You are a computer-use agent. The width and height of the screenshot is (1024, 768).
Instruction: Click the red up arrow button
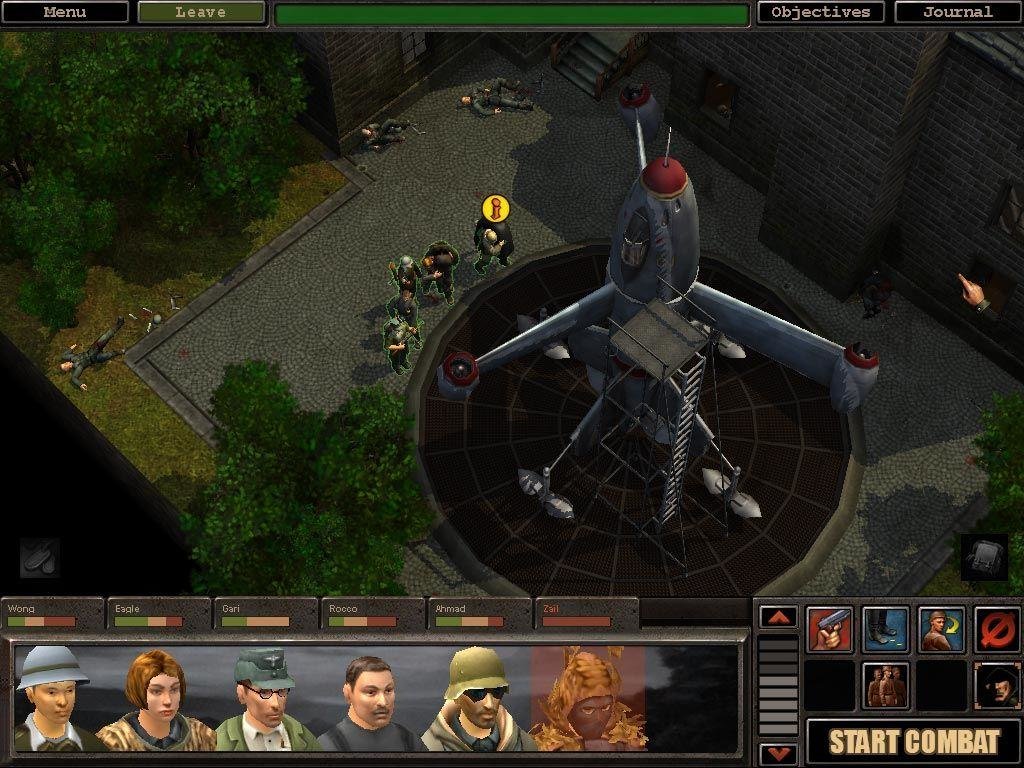pyautogui.click(x=779, y=617)
